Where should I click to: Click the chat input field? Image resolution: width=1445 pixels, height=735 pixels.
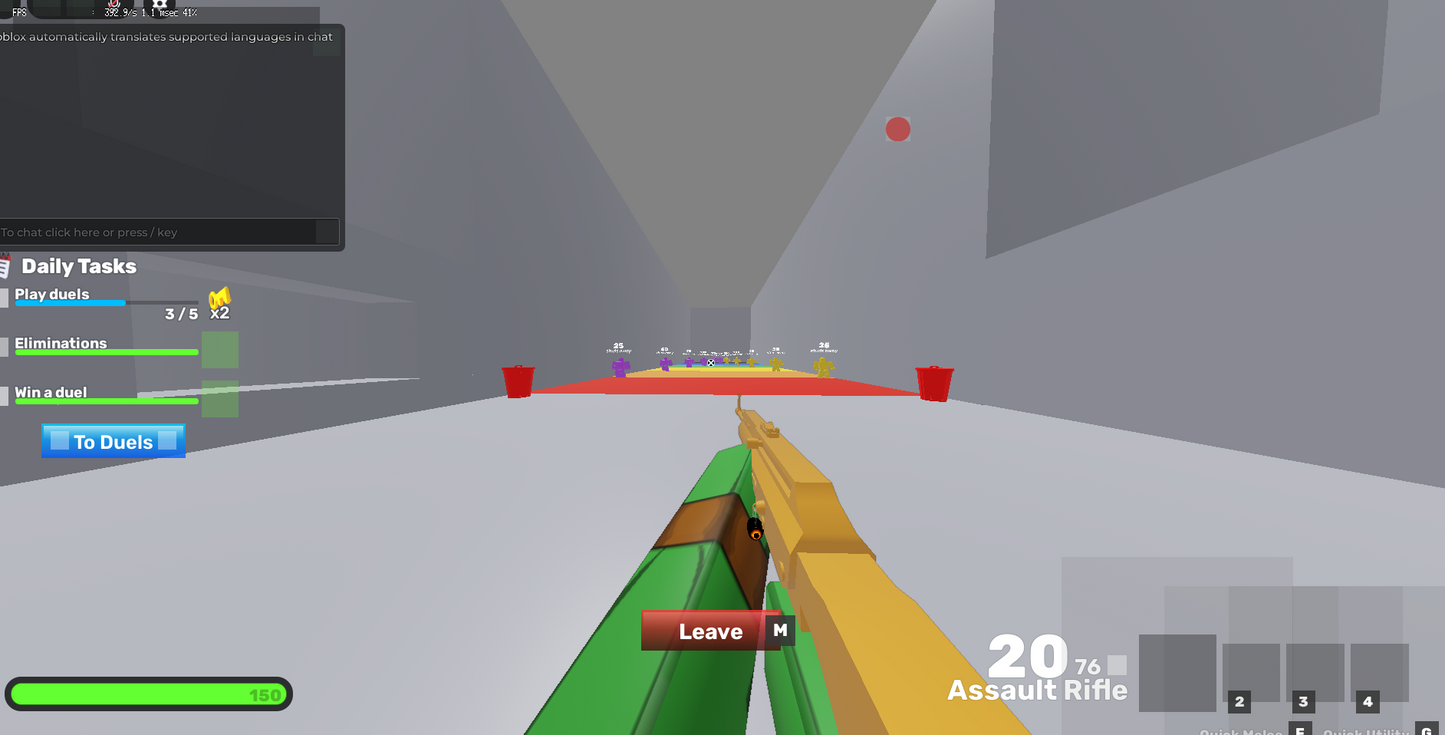click(x=165, y=231)
